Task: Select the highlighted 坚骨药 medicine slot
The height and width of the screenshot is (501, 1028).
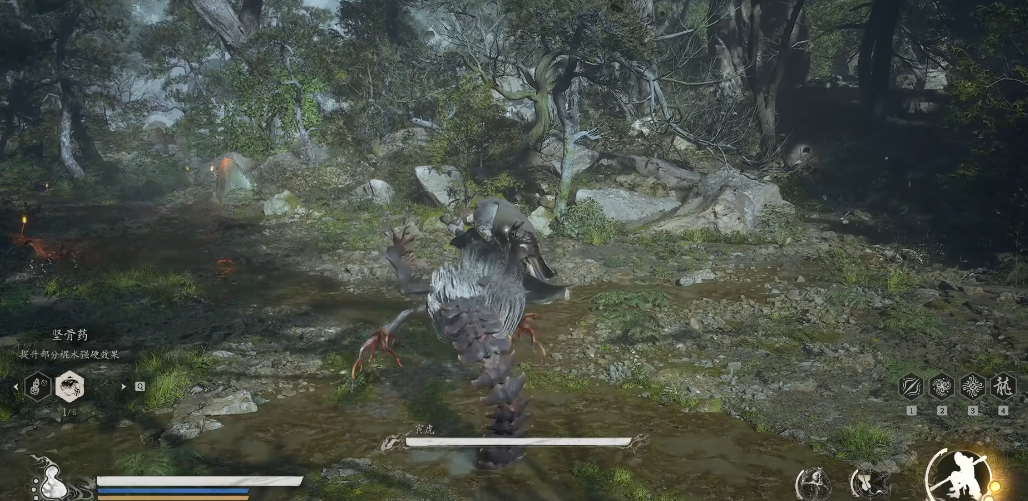Action: [x=69, y=385]
